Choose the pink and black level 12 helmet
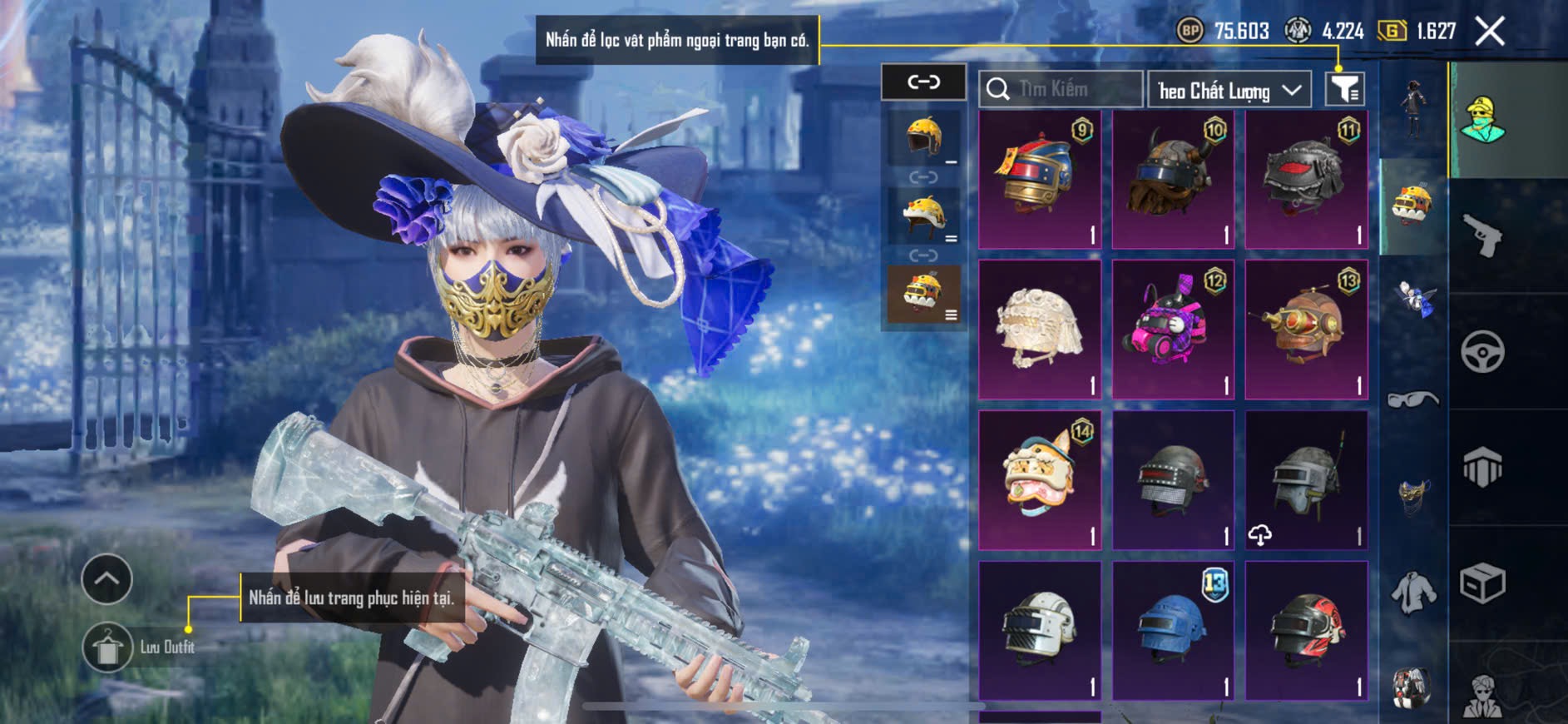 click(1173, 330)
